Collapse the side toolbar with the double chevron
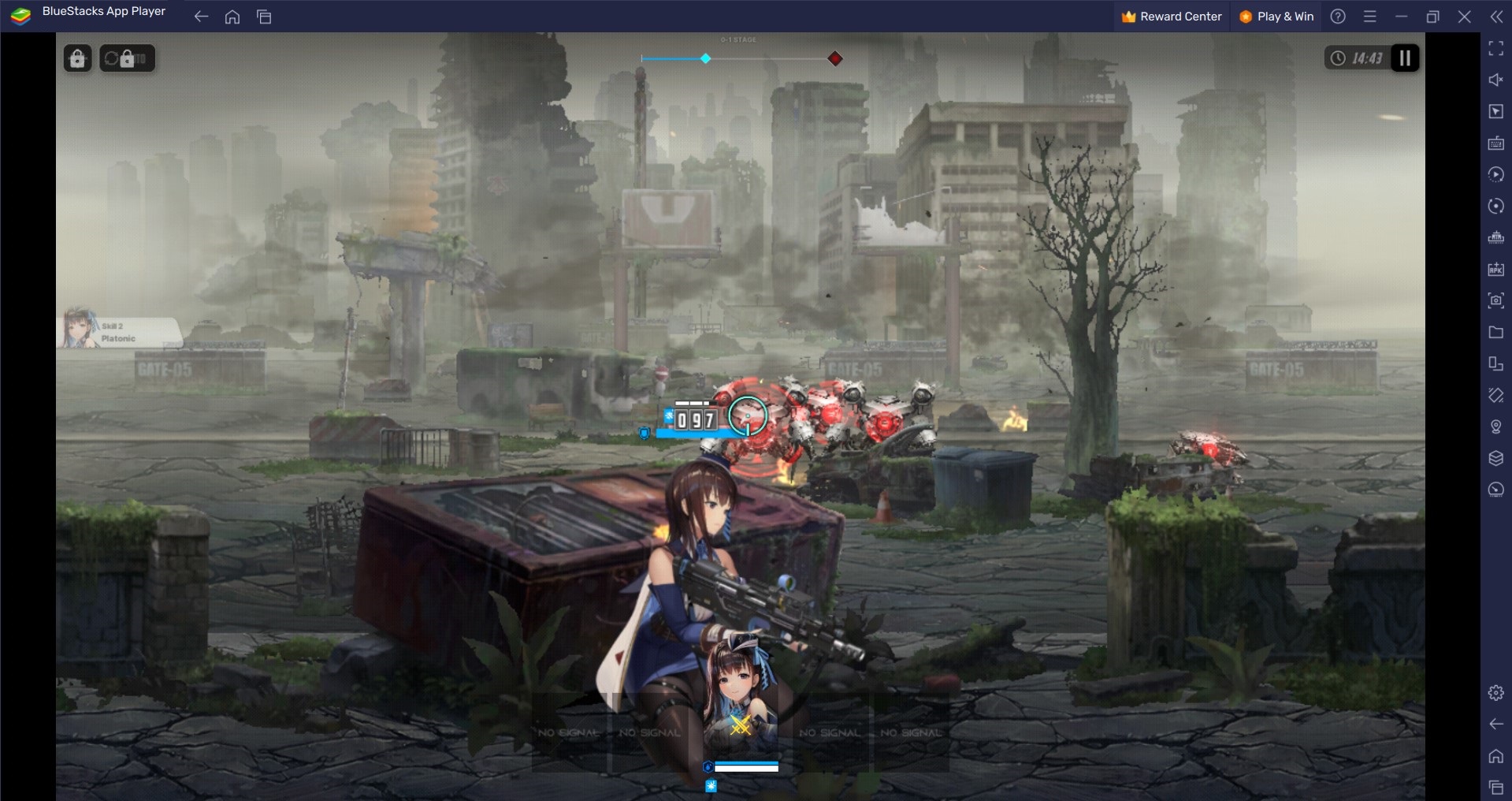This screenshot has width=1512, height=801. [1496, 16]
